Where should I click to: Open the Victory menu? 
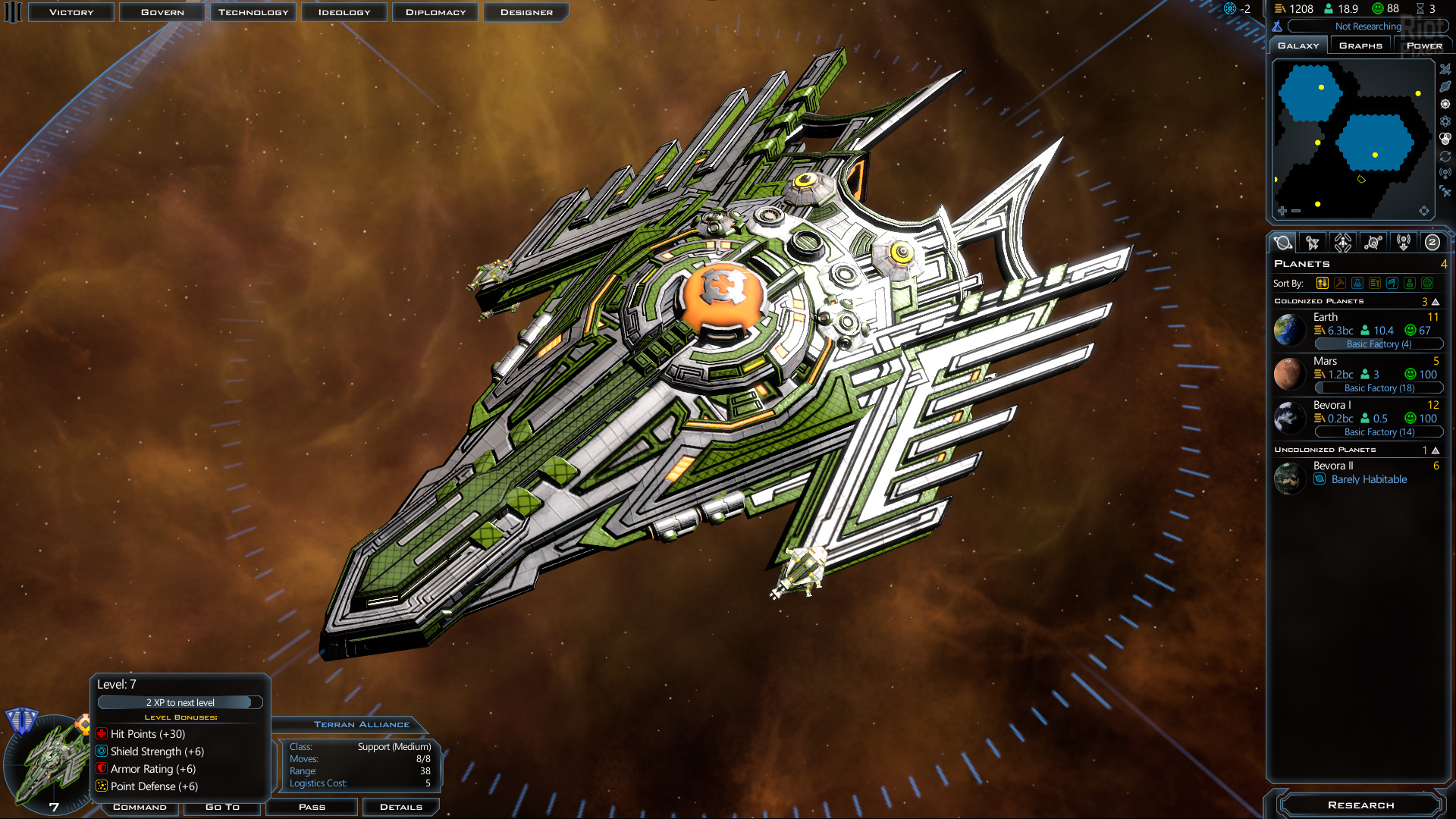[71, 12]
